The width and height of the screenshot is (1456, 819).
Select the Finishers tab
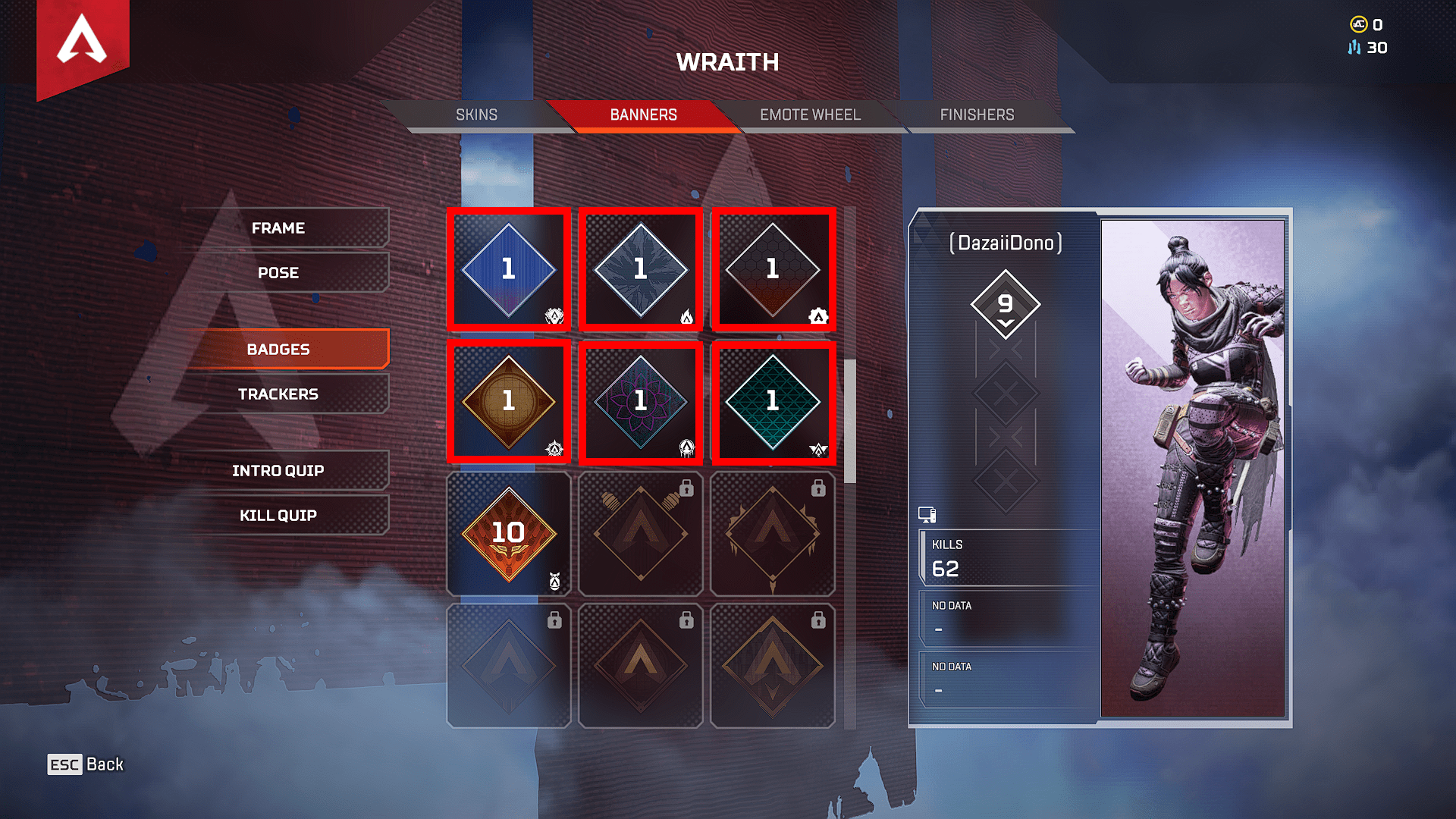(977, 115)
